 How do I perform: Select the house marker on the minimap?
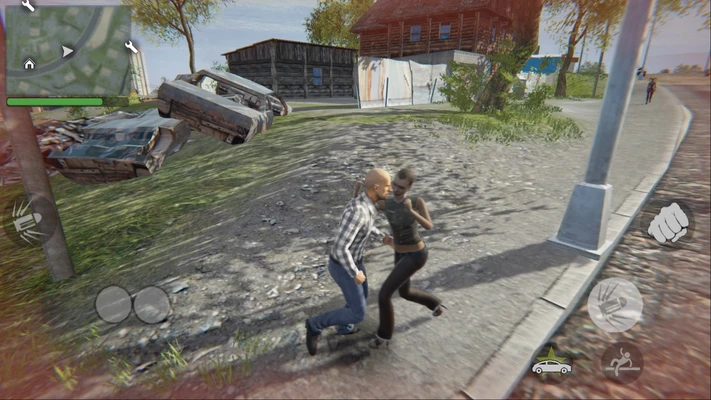29,64
